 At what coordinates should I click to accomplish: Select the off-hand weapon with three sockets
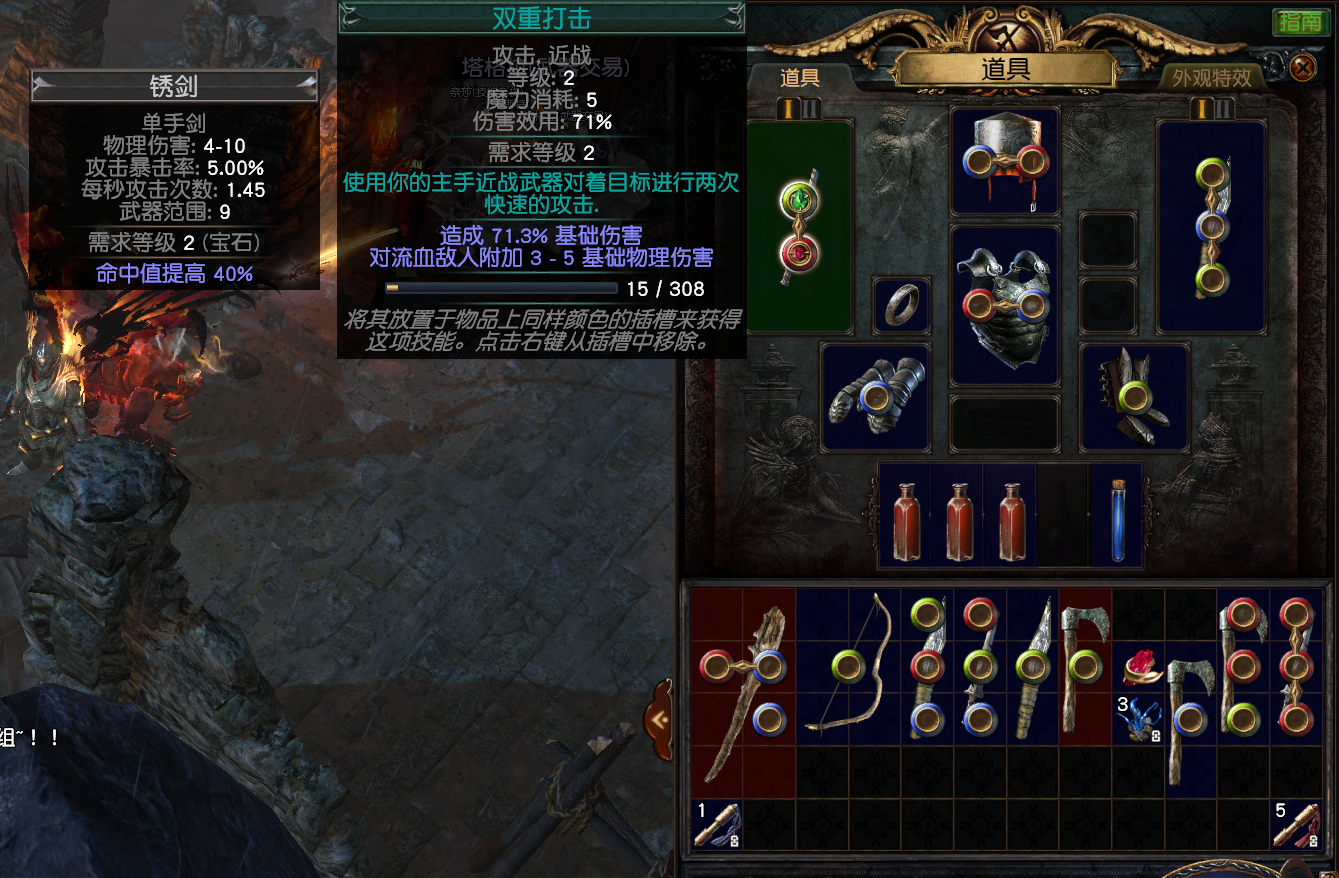click(1211, 225)
